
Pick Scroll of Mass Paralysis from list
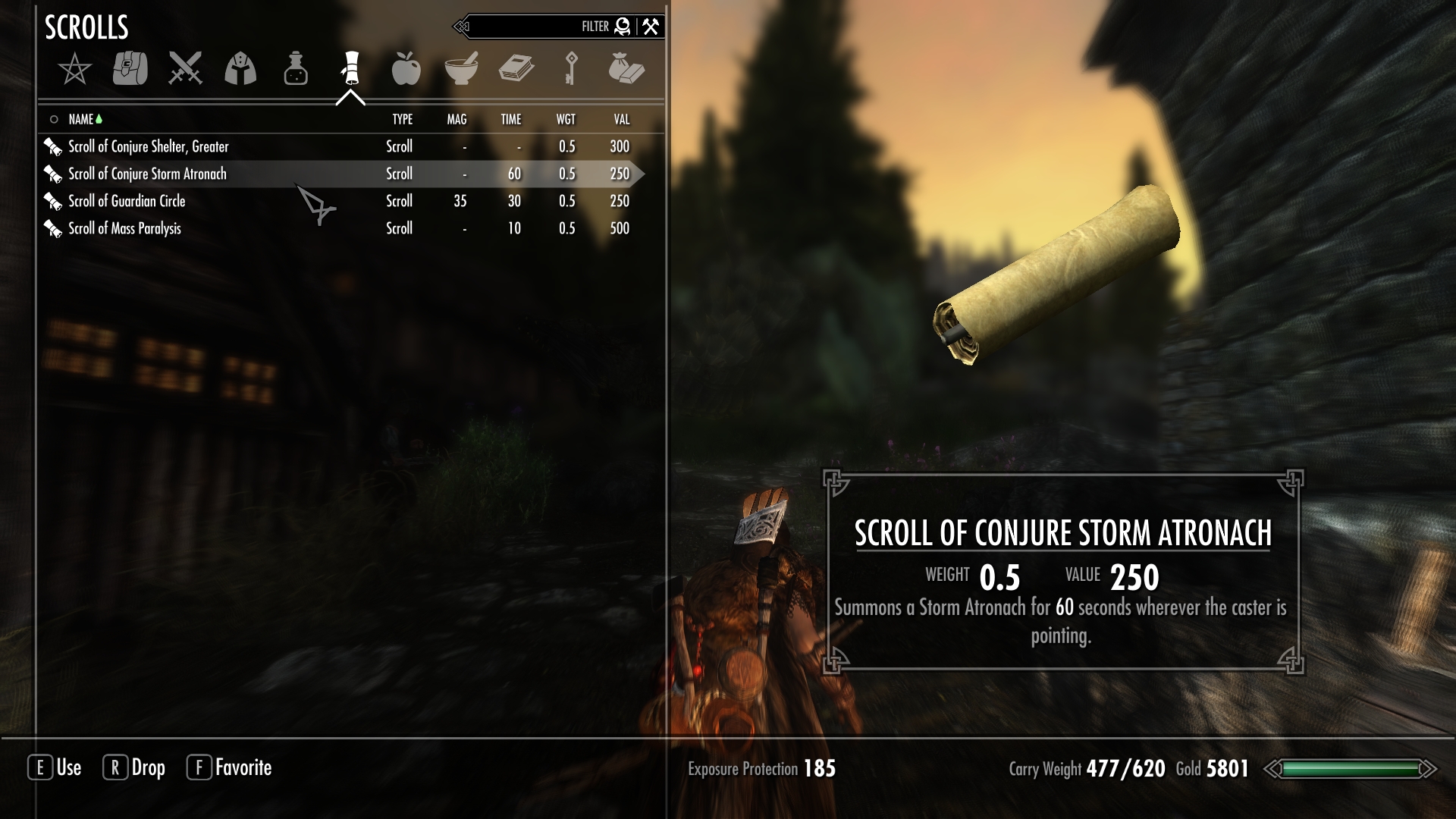click(124, 228)
